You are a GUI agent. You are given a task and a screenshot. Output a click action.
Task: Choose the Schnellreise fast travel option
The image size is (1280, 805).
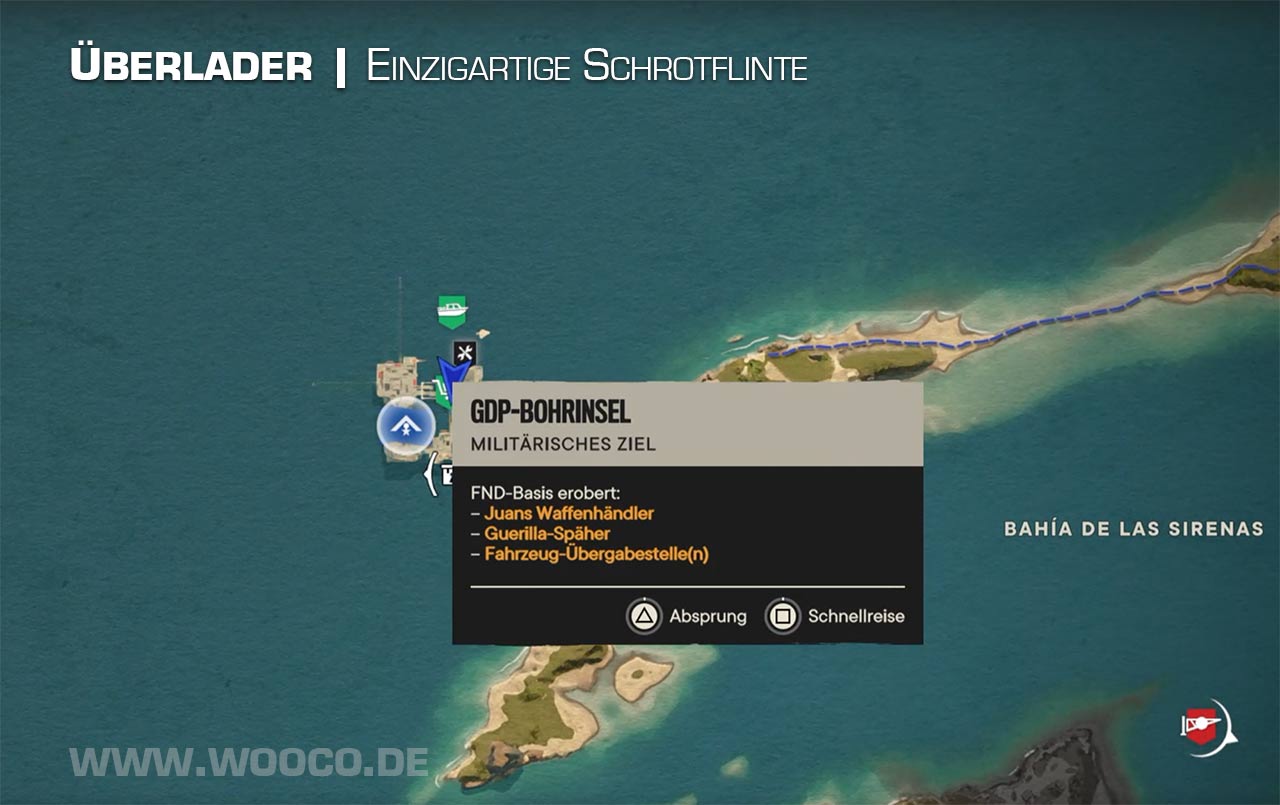point(835,616)
